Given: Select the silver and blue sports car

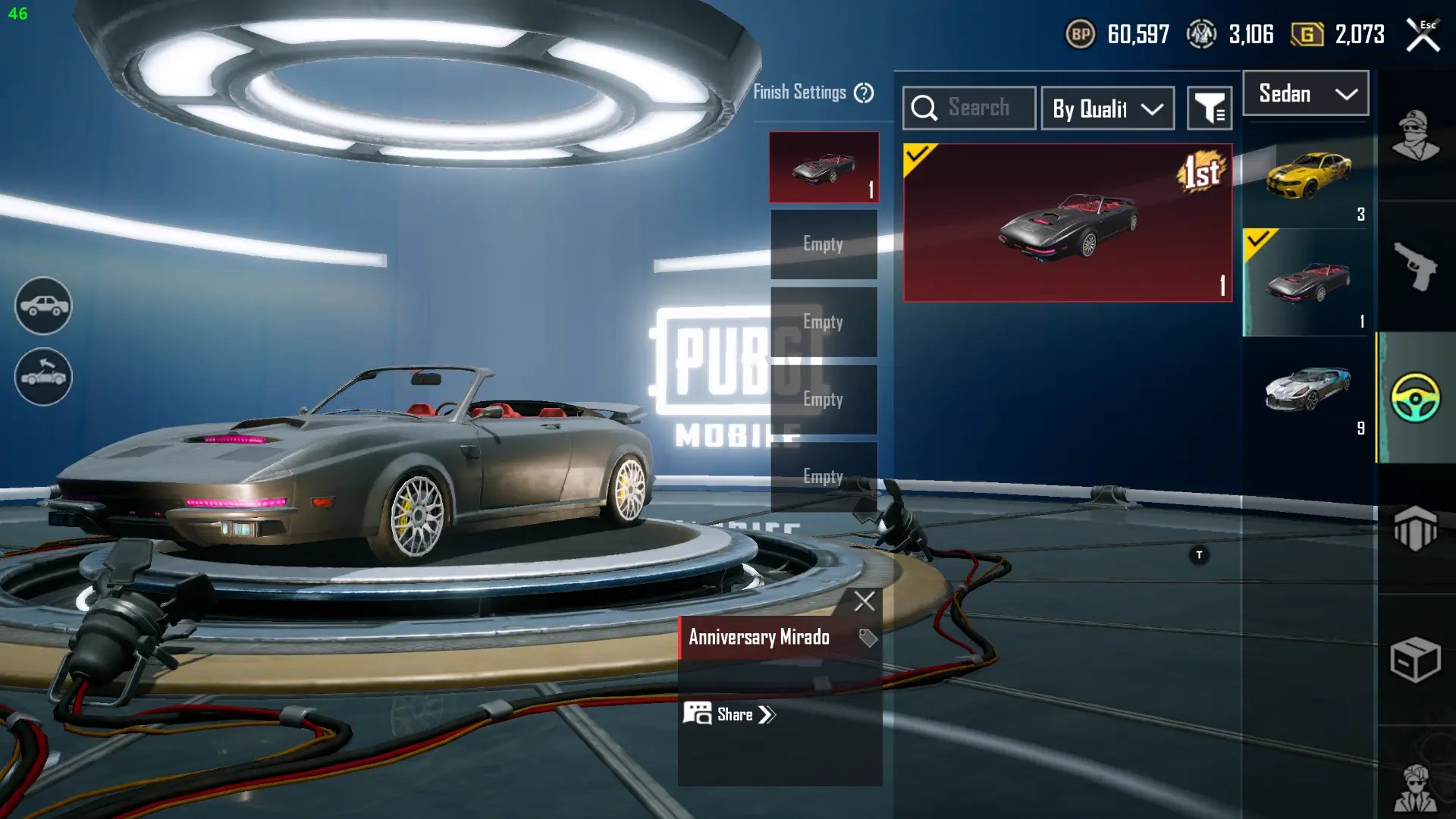Looking at the screenshot, I should click(1307, 390).
